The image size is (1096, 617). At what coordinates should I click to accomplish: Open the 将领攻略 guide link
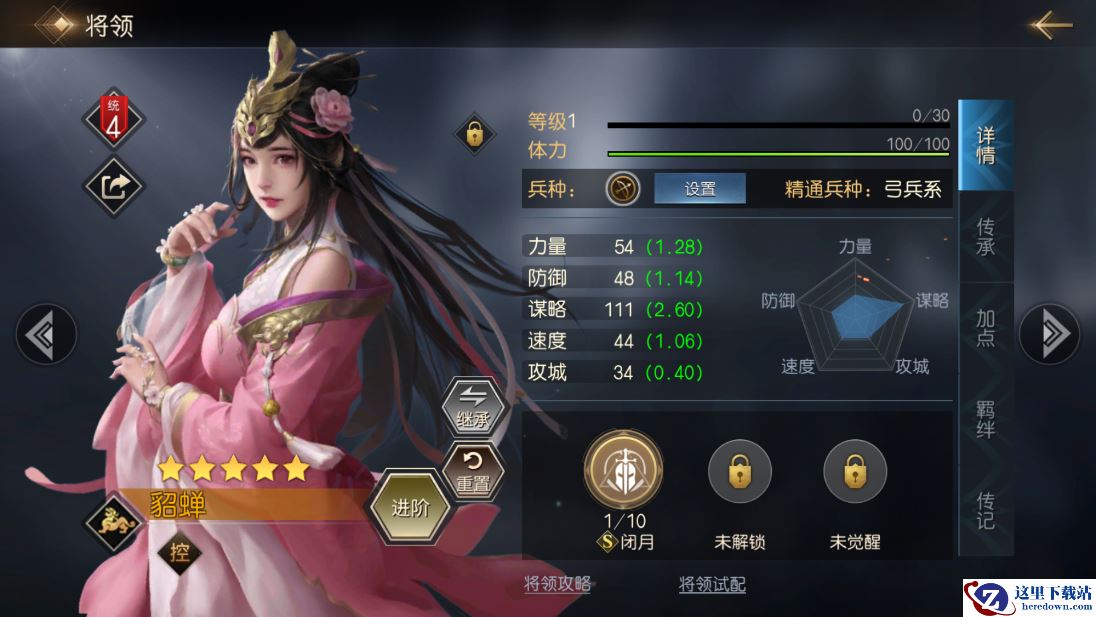point(557,585)
